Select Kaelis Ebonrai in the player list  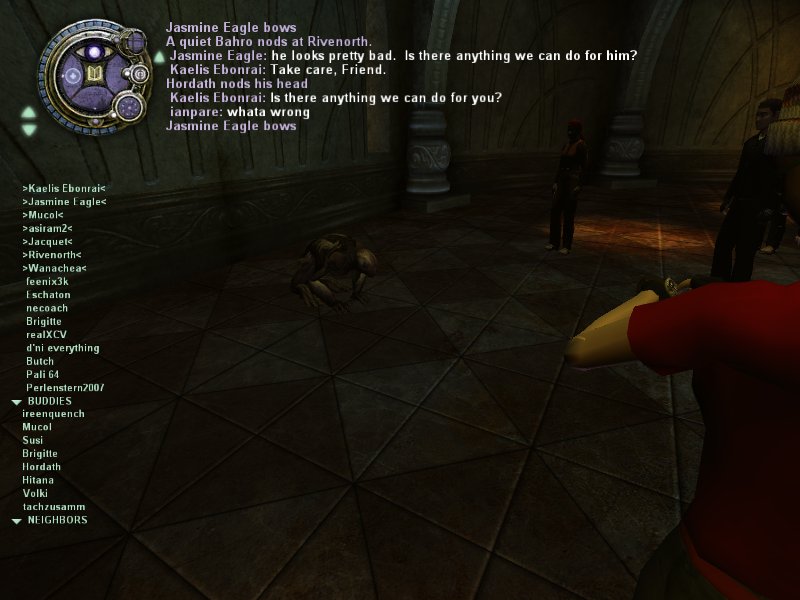[63, 188]
